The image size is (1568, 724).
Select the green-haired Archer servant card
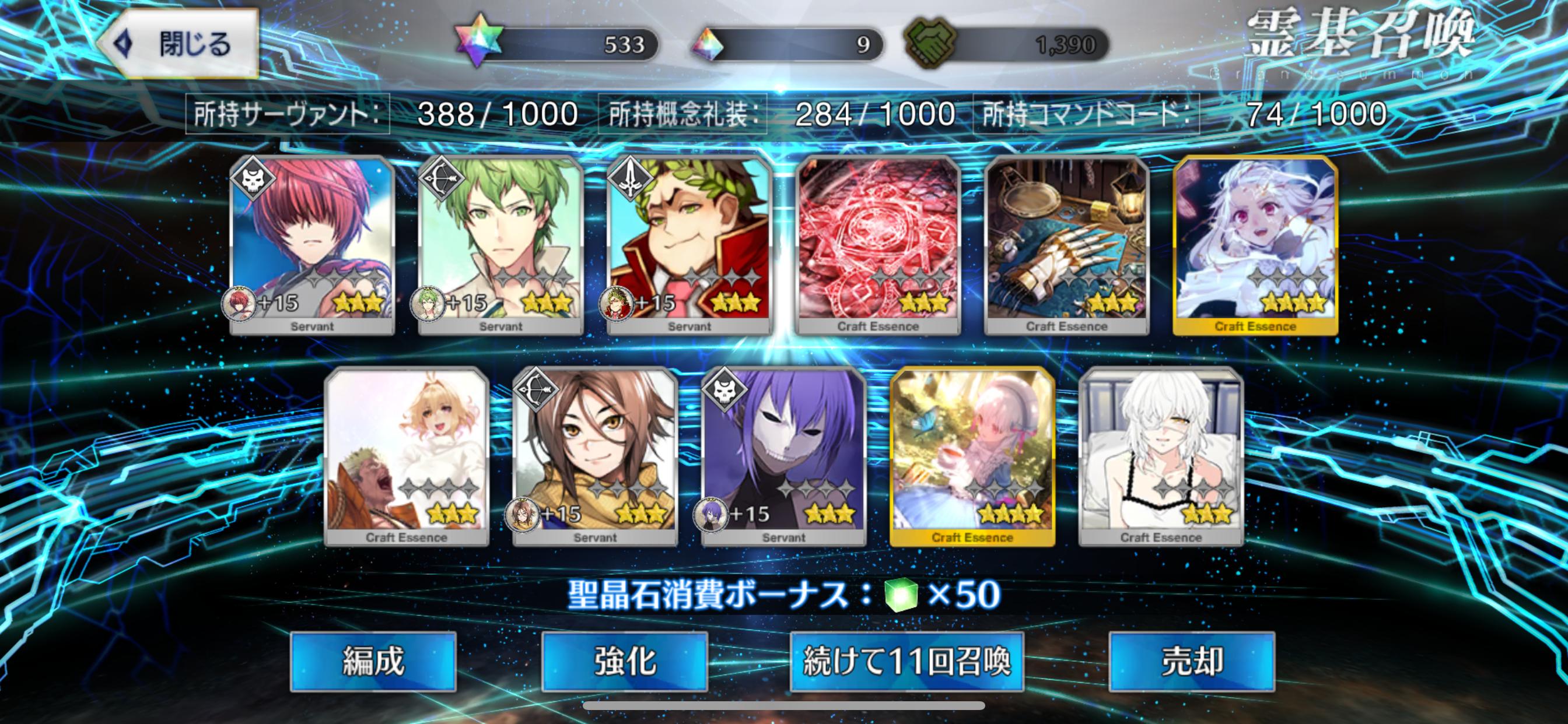pyautogui.click(x=501, y=243)
